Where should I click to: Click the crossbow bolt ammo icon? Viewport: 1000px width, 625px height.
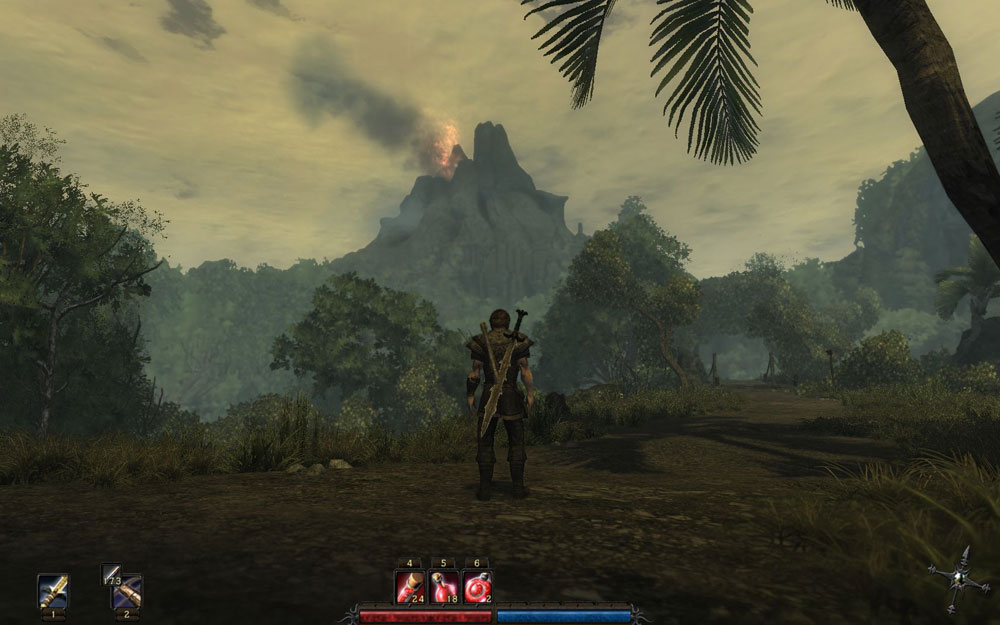[x=110, y=573]
